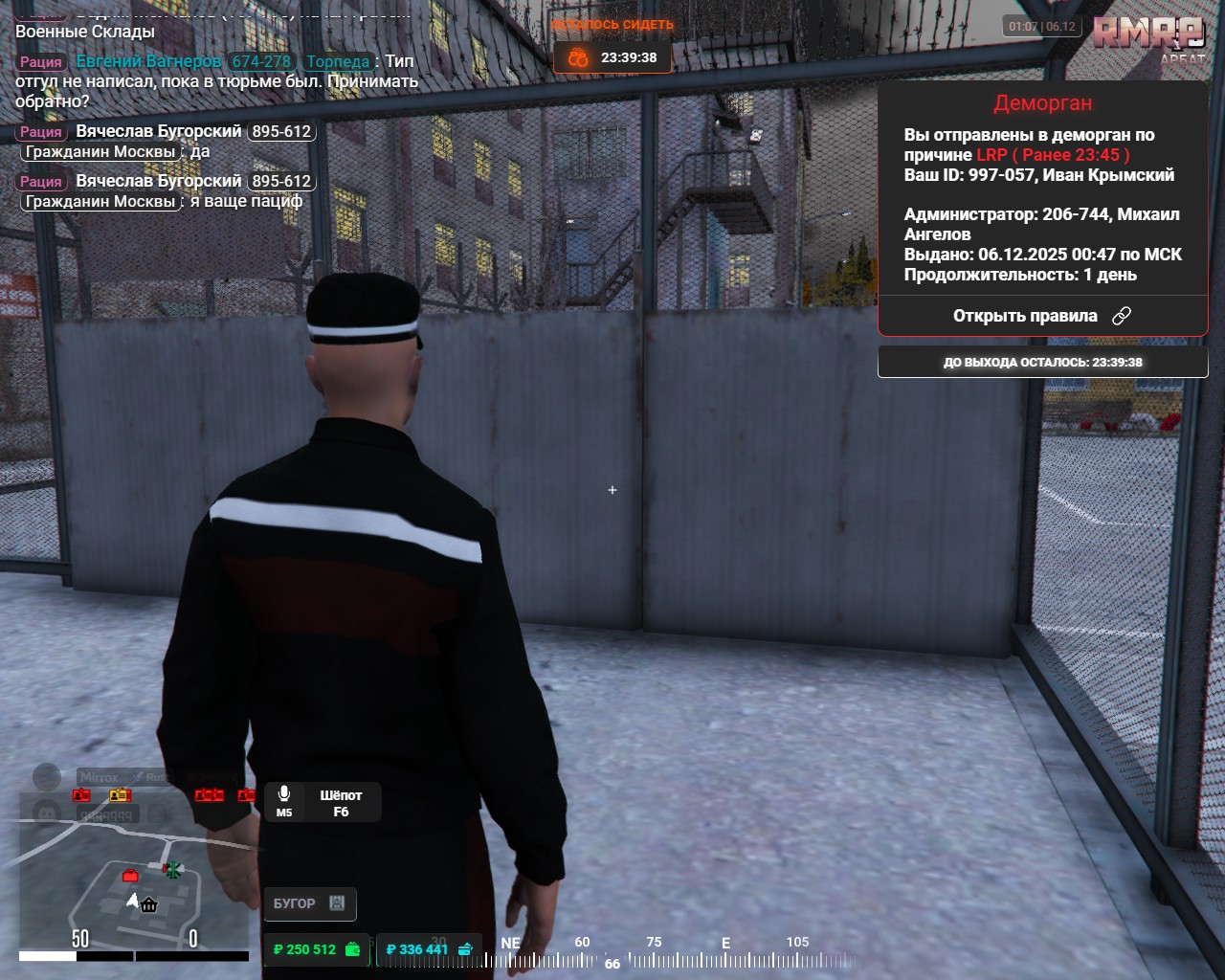Open the rules link in the Деморган panel
This screenshot has width=1225, height=980.
coord(1041,316)
